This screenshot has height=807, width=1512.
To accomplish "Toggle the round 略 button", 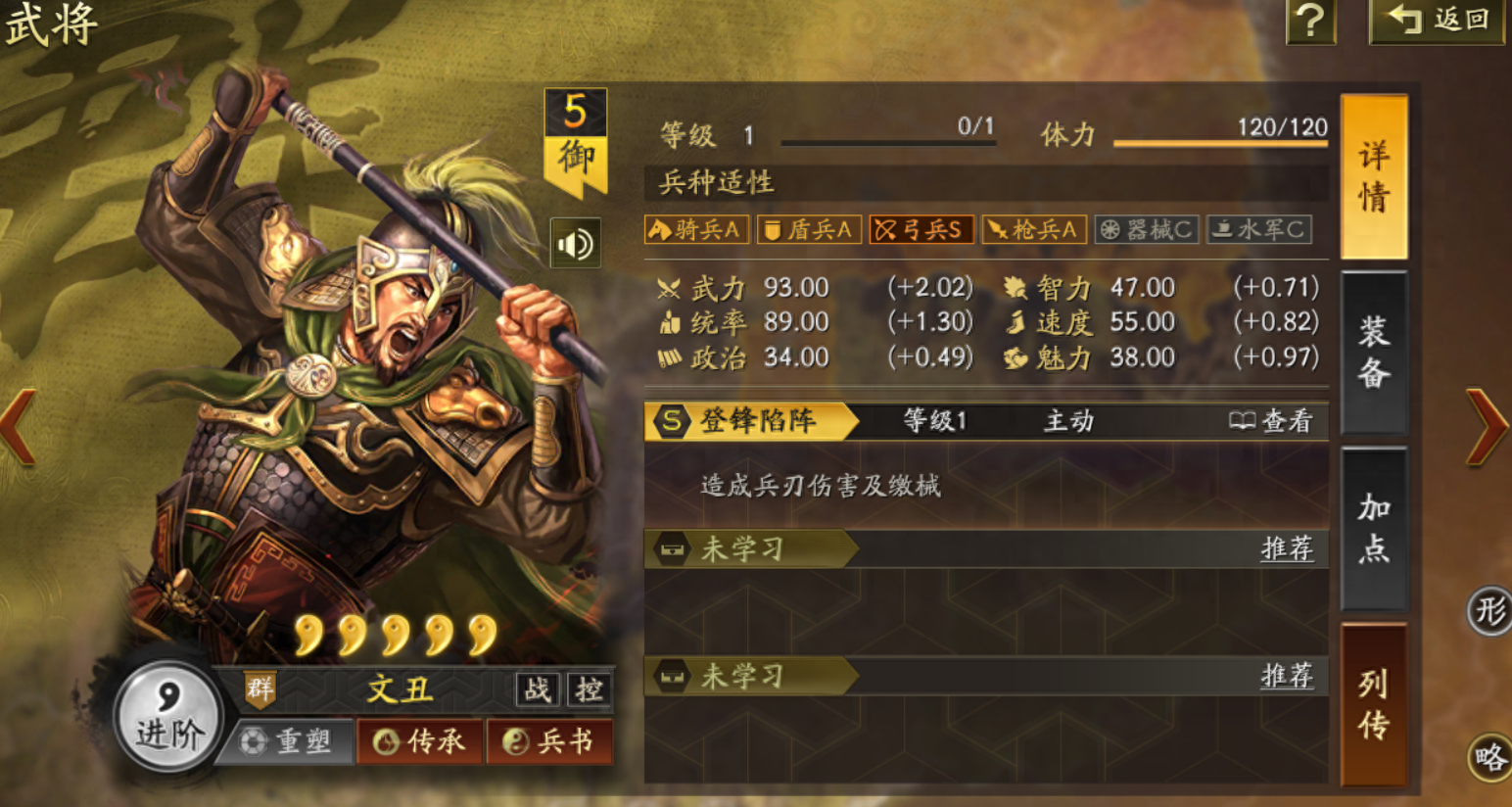I will 1489,757.
